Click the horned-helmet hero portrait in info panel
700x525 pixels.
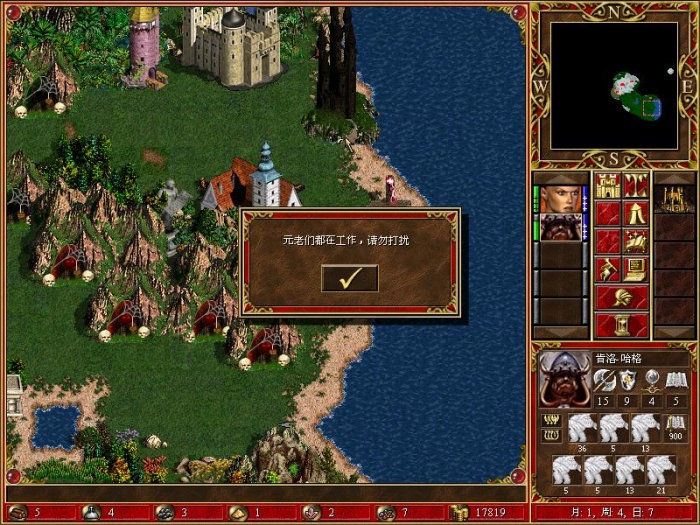564,378
